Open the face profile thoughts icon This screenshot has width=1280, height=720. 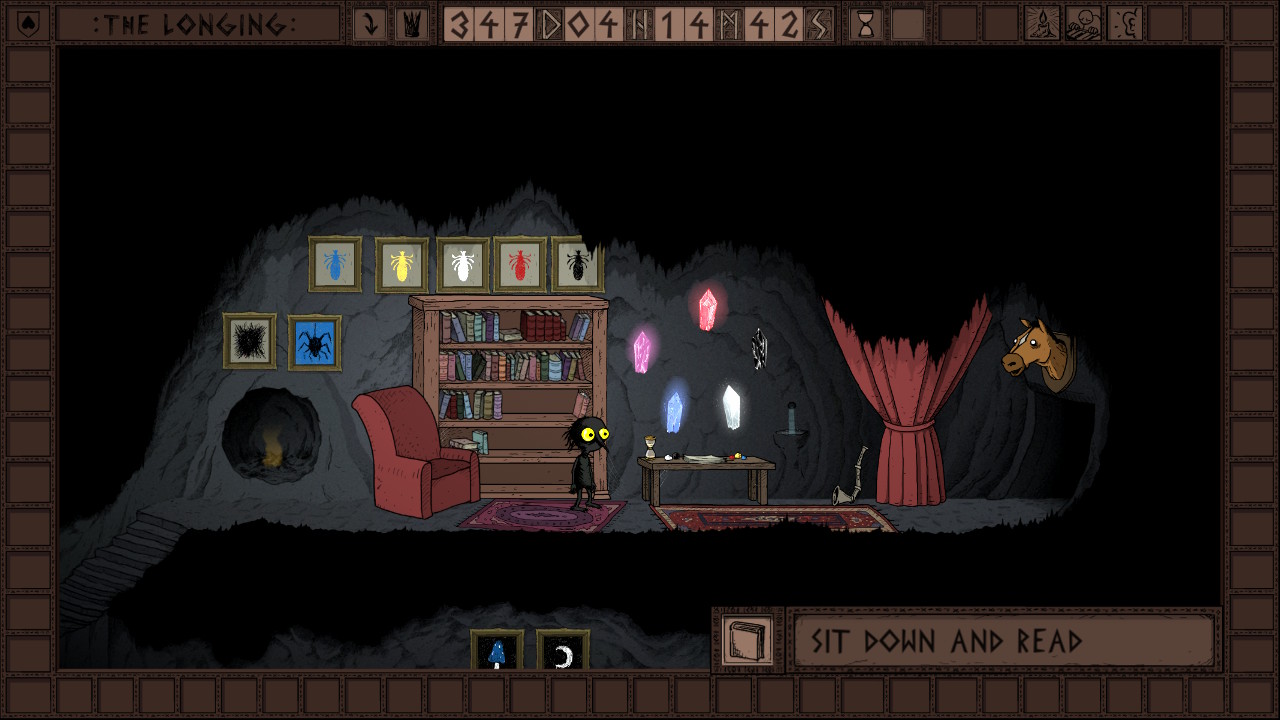(1125, 24)
